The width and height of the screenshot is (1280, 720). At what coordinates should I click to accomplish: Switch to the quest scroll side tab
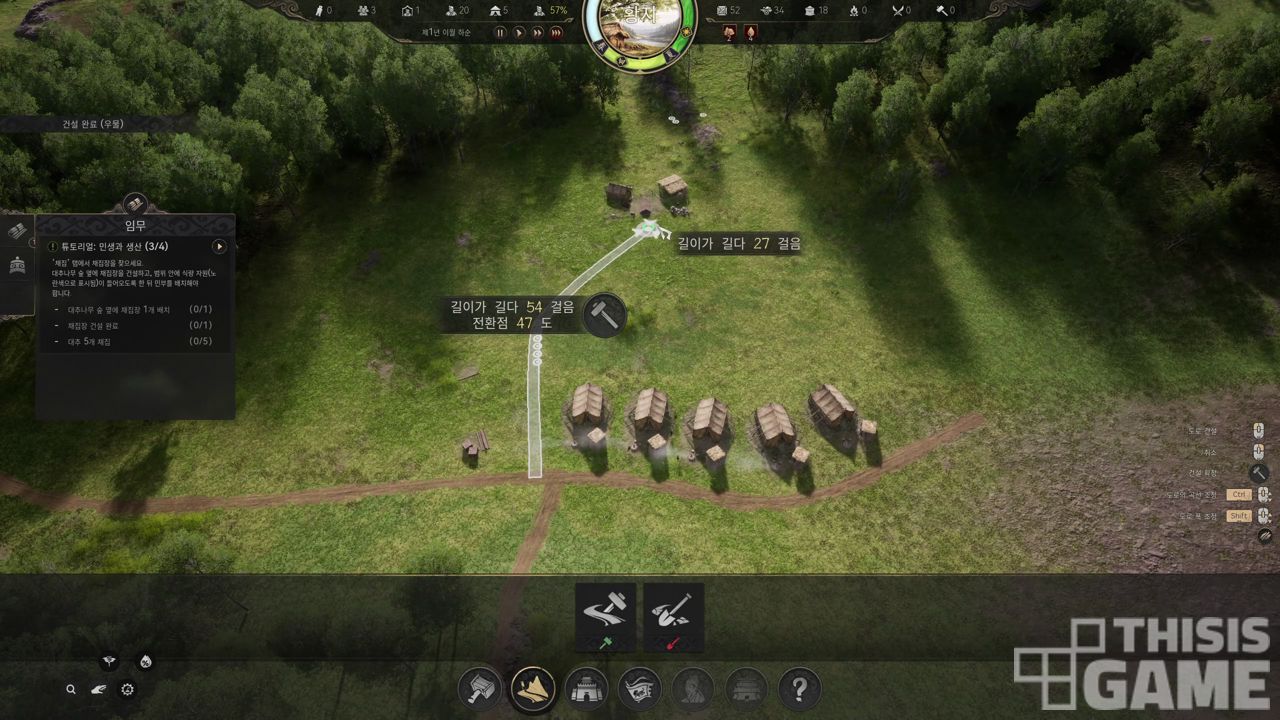click(17, 231)
